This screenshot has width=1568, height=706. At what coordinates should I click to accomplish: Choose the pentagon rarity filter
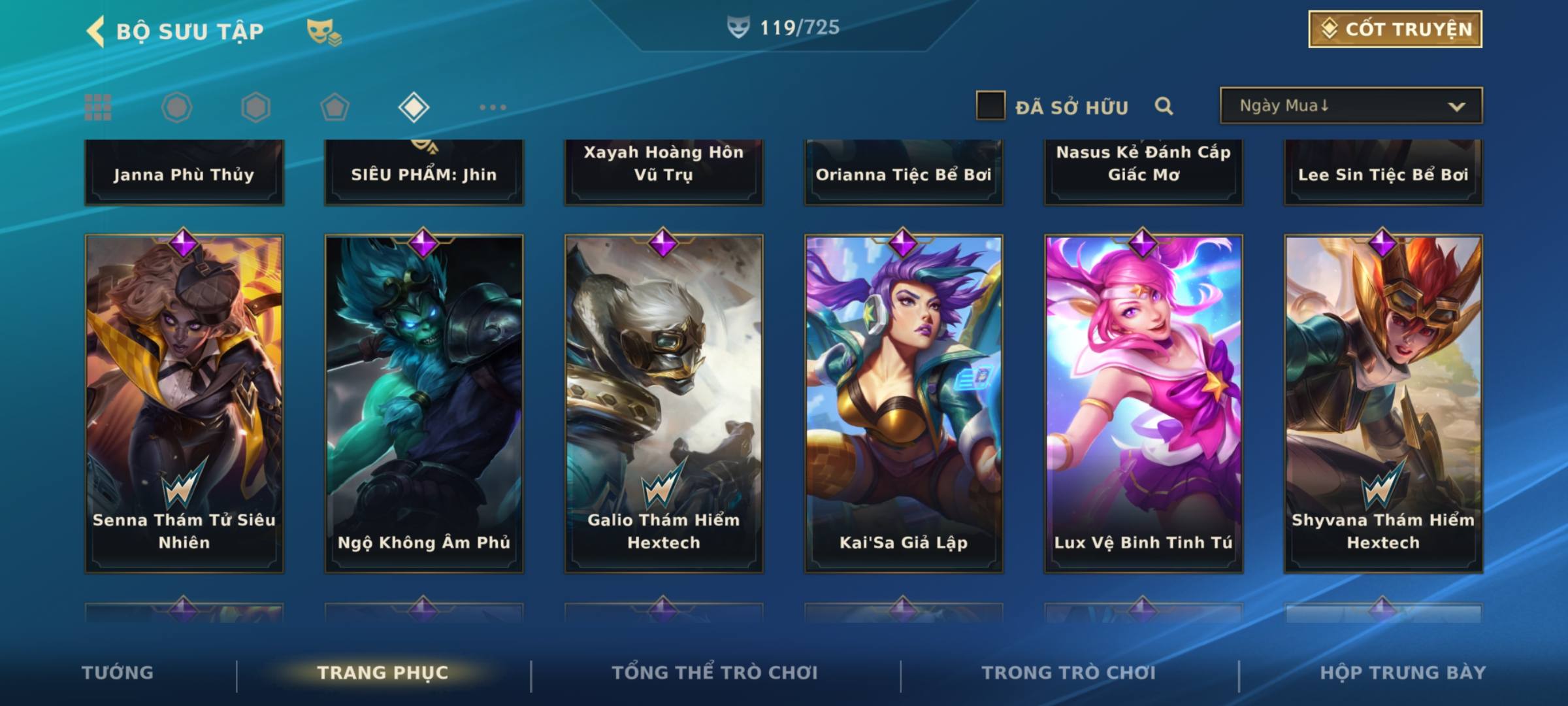pyautogui.click(x=335, y=107)
